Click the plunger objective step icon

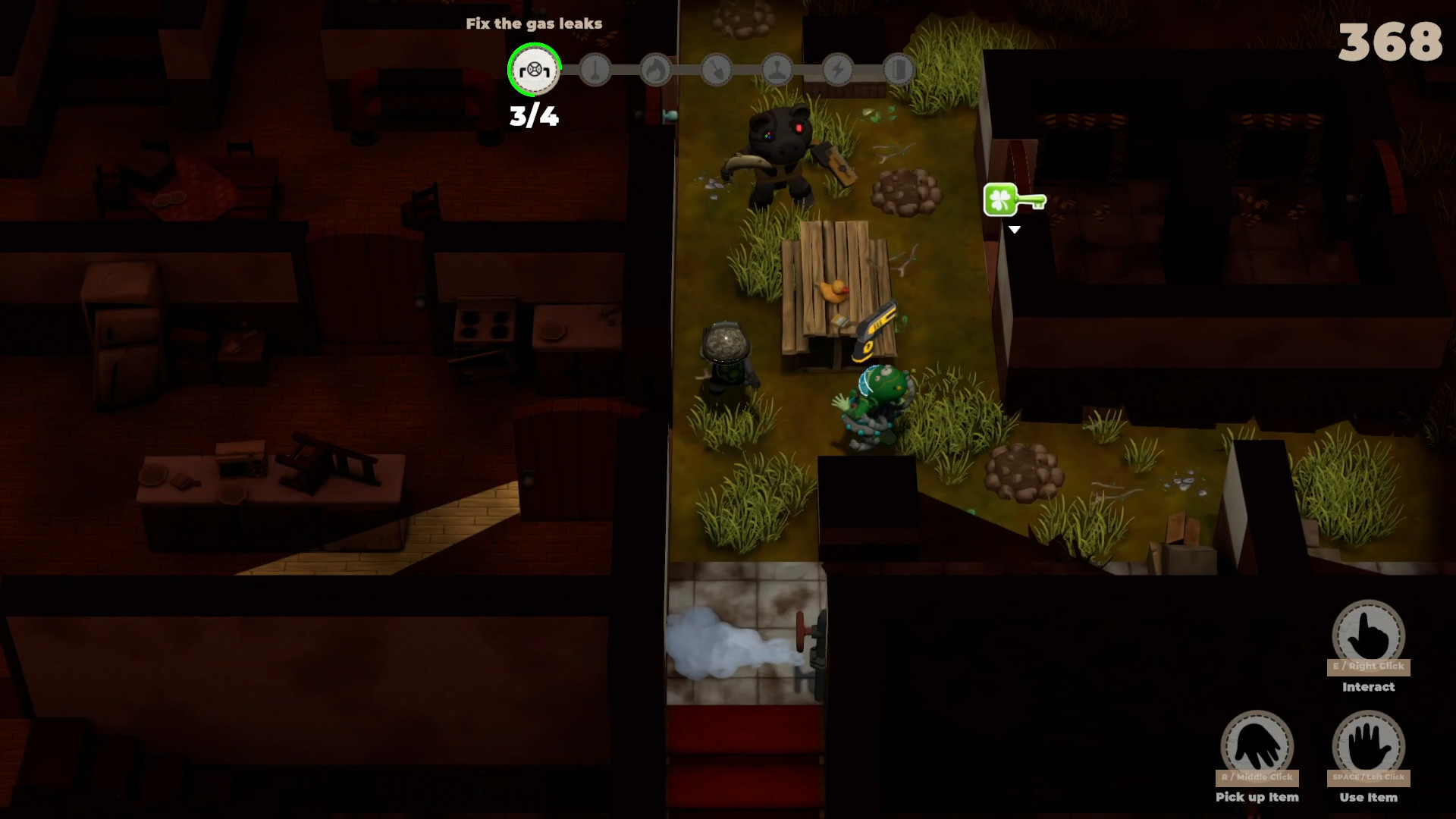[x=595, y=70]
